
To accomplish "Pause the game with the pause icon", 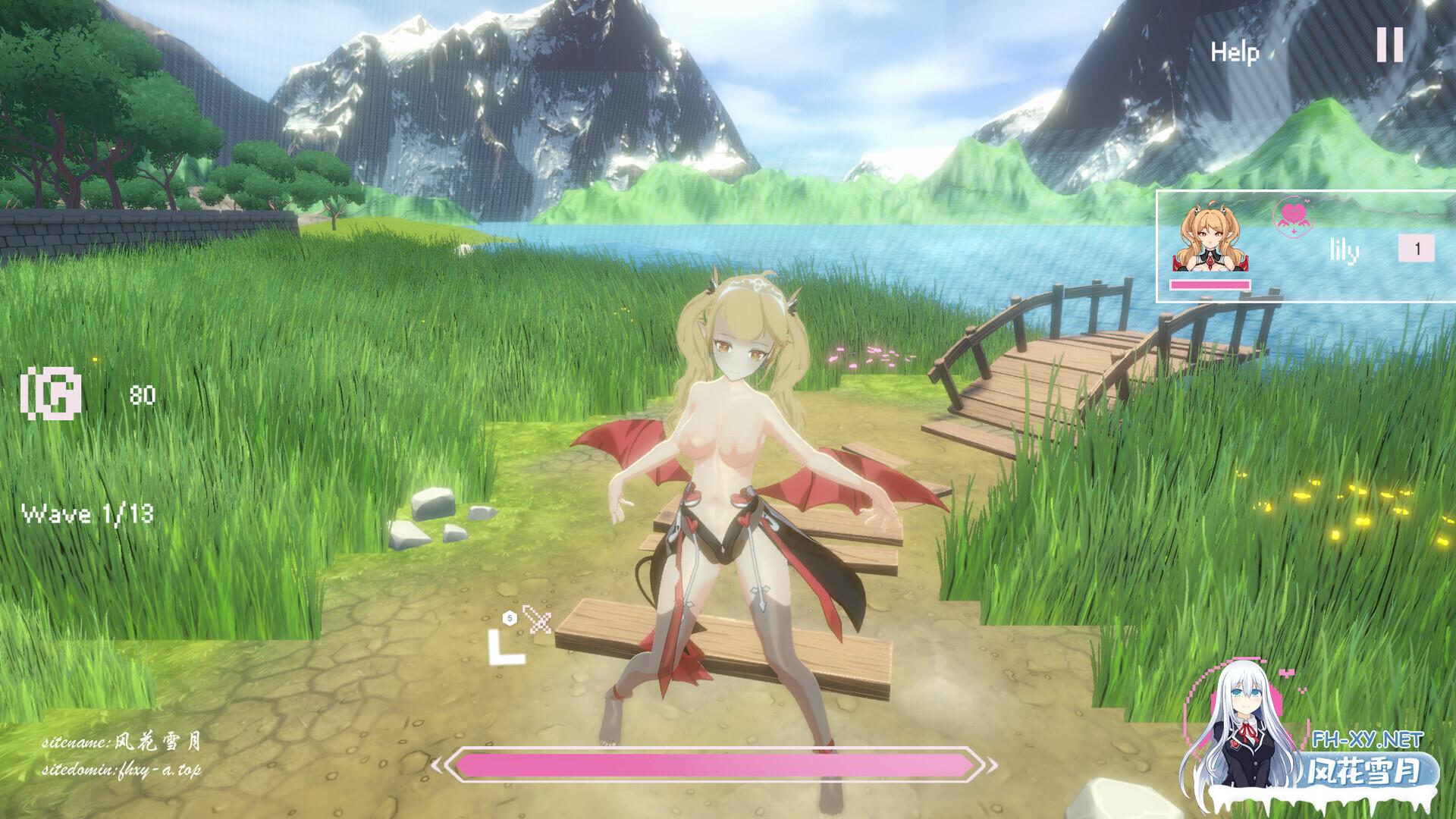I will click(1390, 45).
